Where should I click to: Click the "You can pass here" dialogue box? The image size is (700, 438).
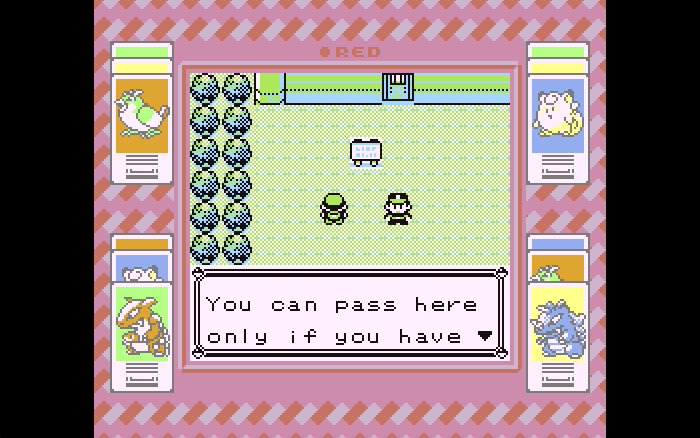[x=349, y=316]
